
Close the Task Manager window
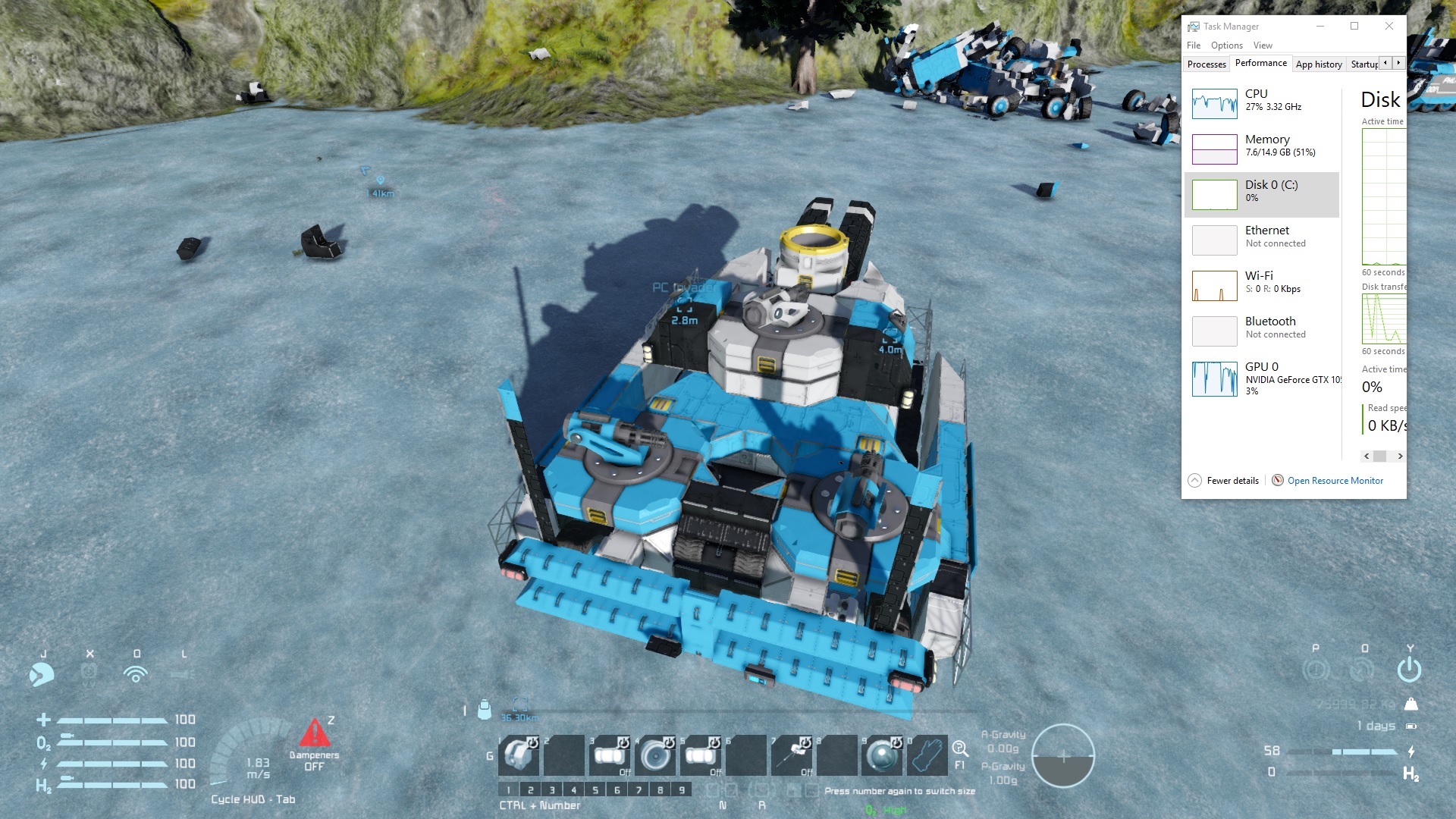tap(1389, 26)
